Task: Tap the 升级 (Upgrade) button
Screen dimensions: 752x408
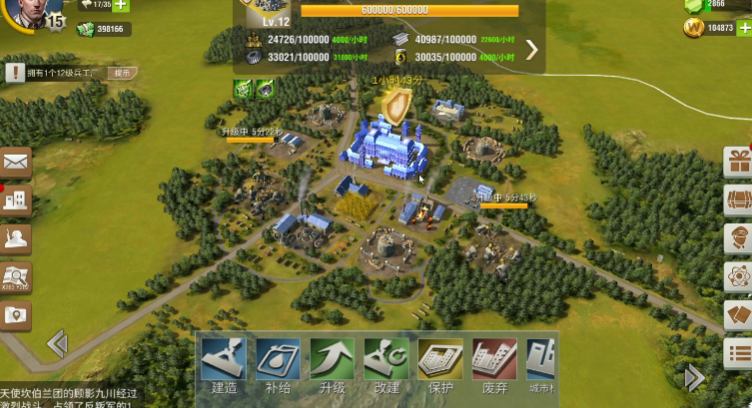Action: click(x=332, y=364)
